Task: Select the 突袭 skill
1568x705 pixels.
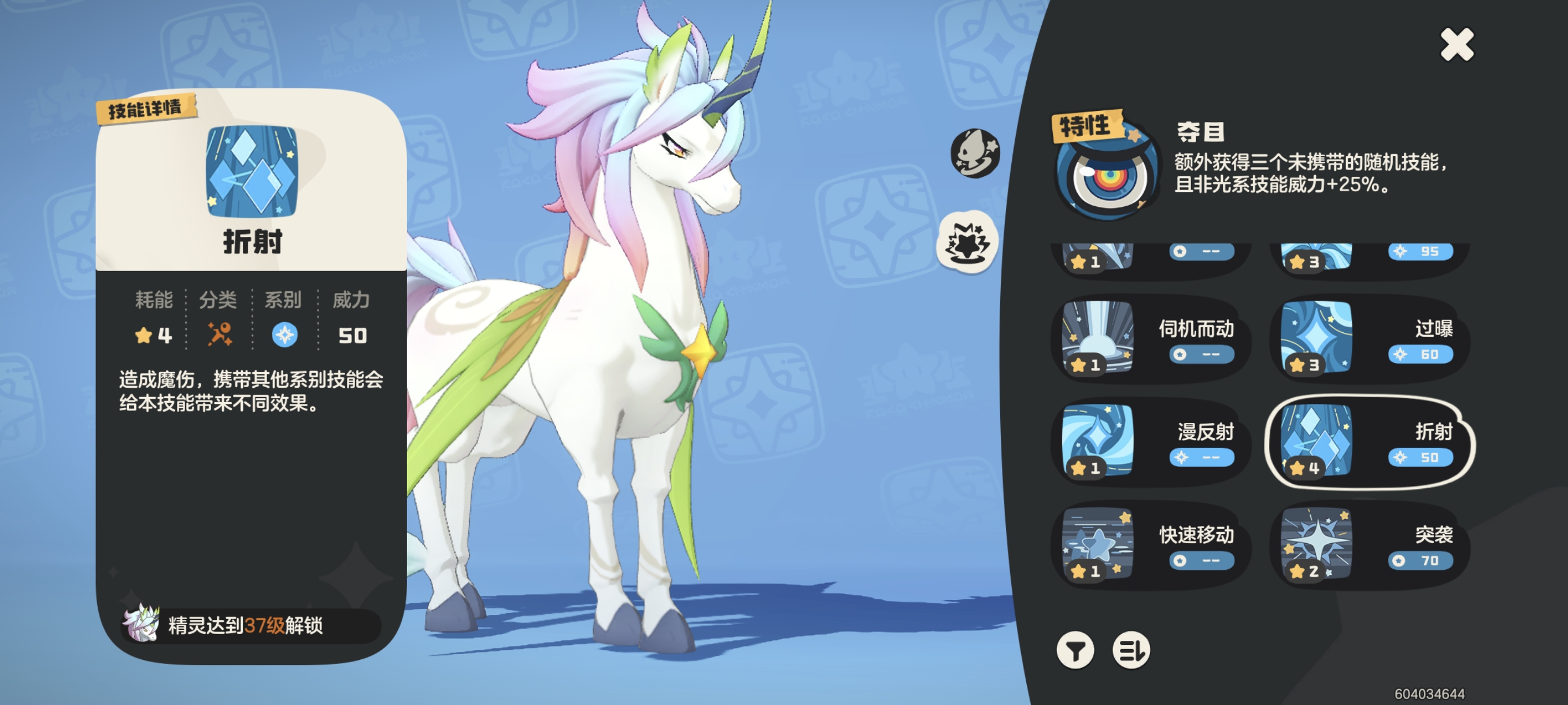Action: (1369, 545)
